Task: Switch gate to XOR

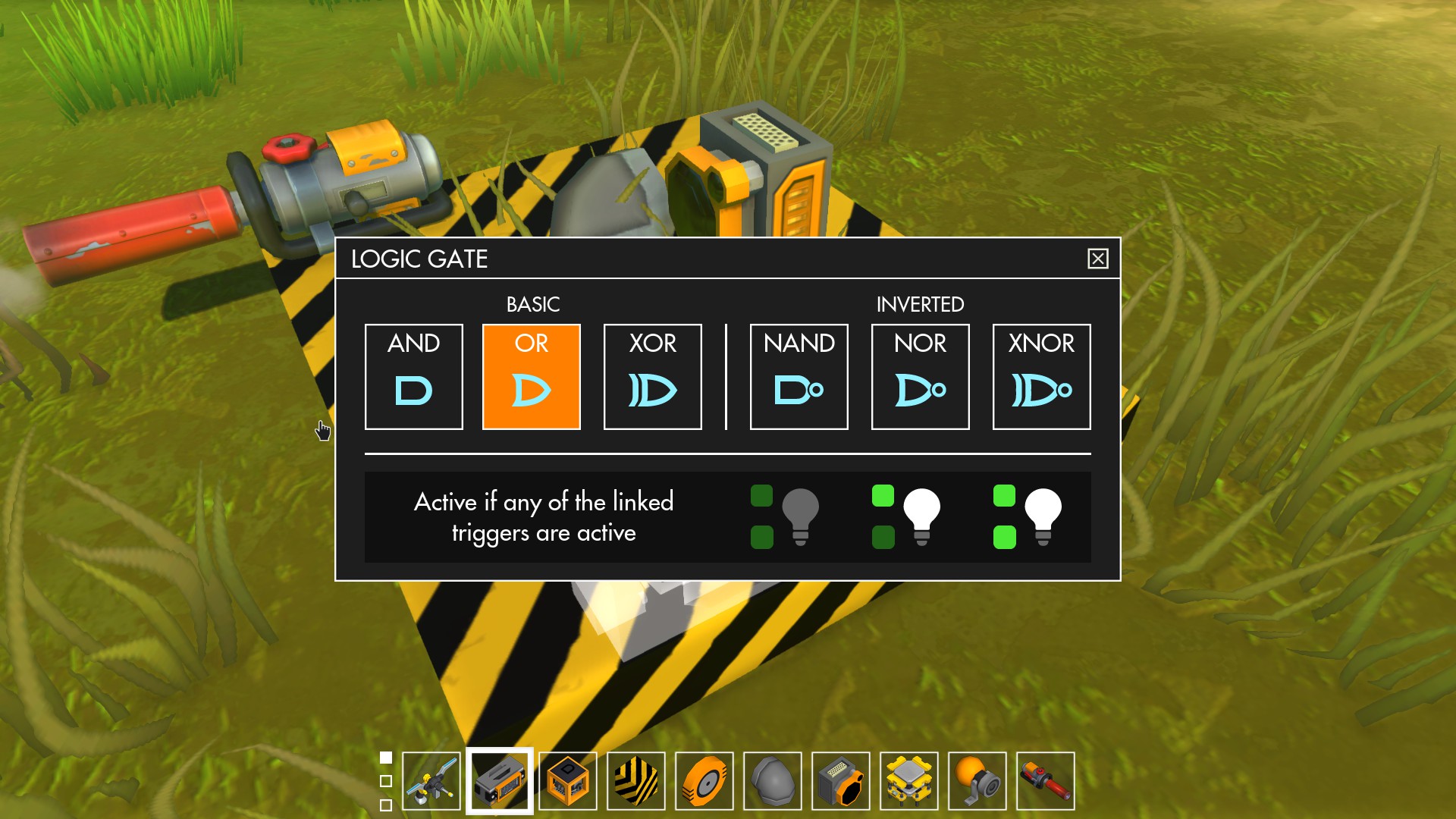Action: (652, 376)
